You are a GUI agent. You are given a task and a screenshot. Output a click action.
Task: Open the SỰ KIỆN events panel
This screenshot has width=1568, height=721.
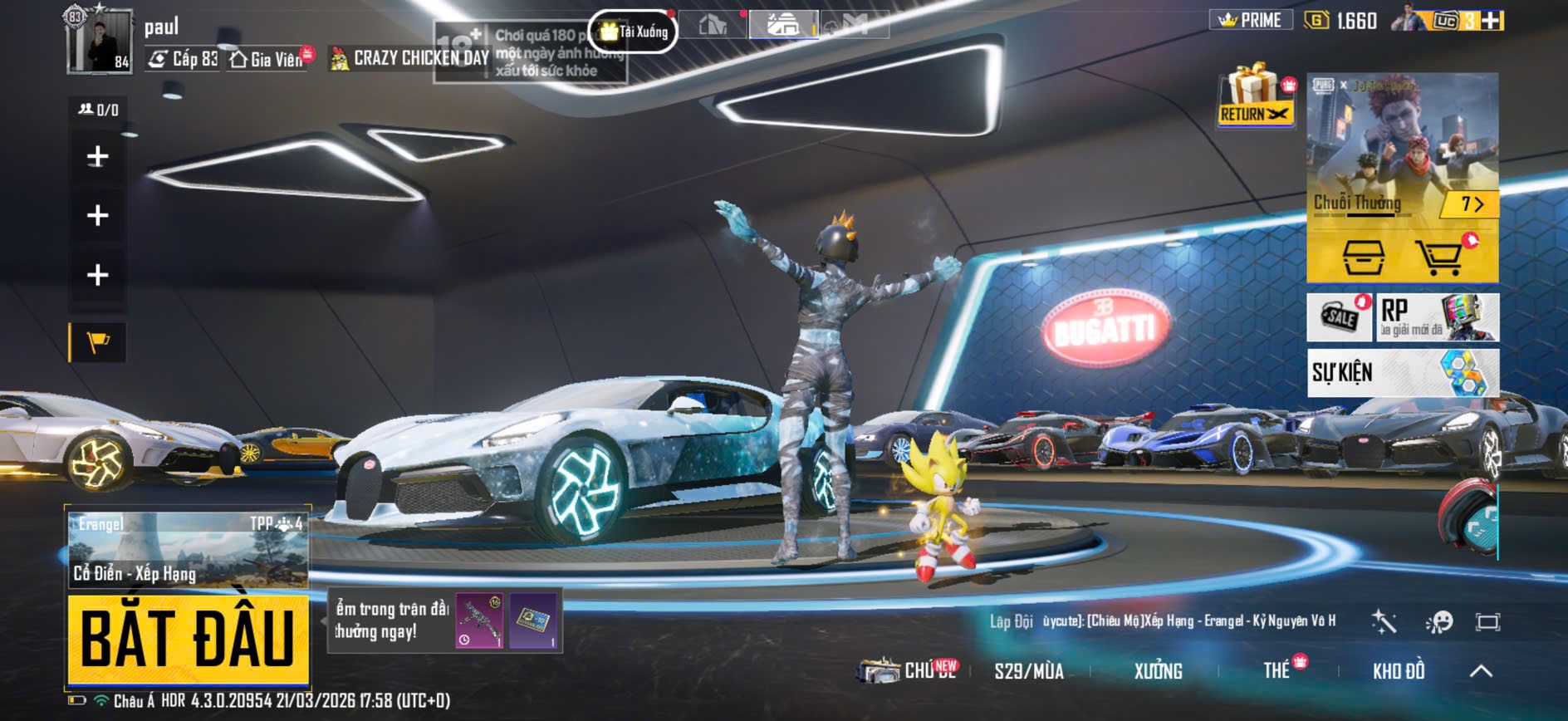(1402, 372)
